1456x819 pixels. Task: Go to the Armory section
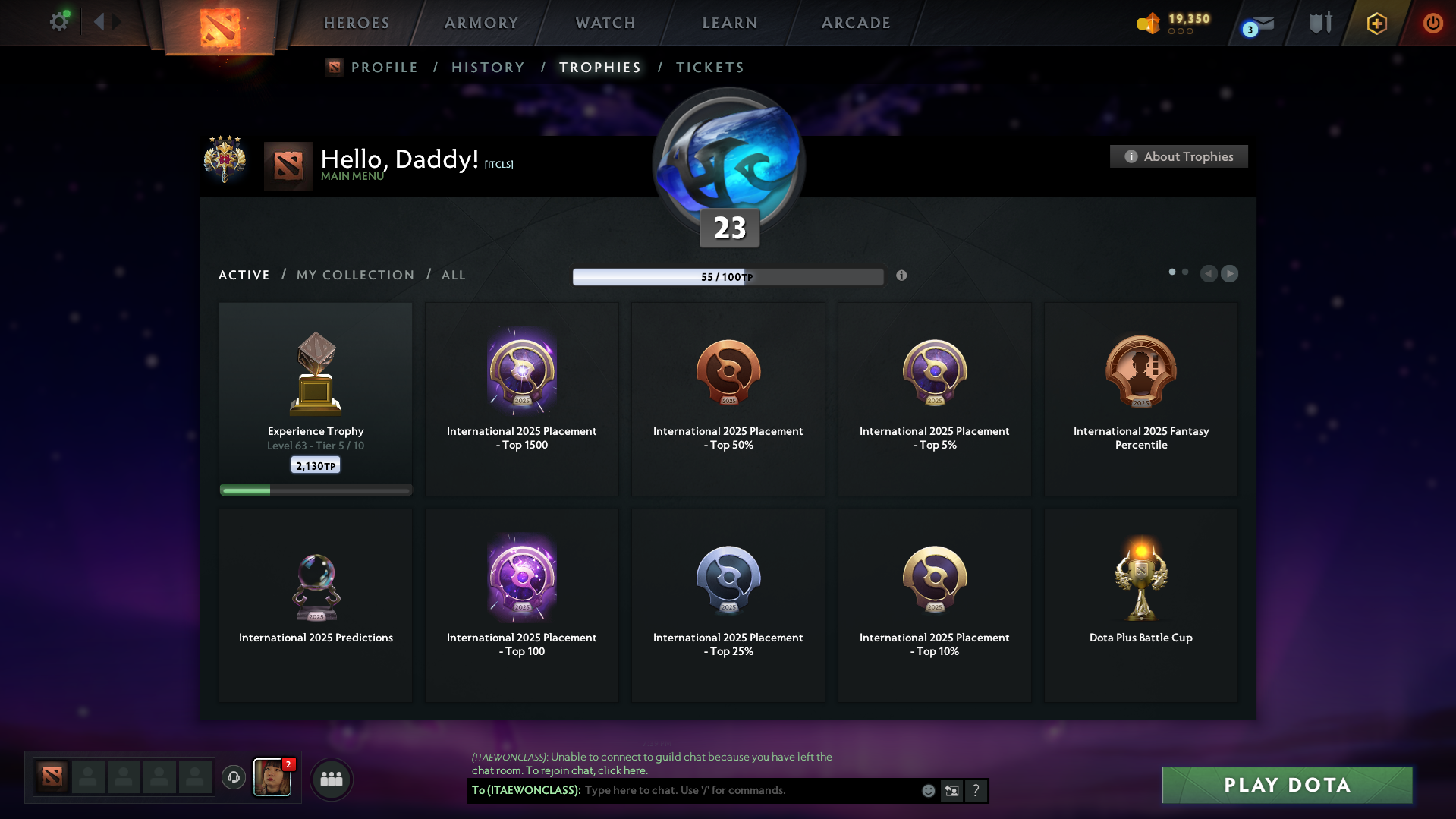[481, 23]
